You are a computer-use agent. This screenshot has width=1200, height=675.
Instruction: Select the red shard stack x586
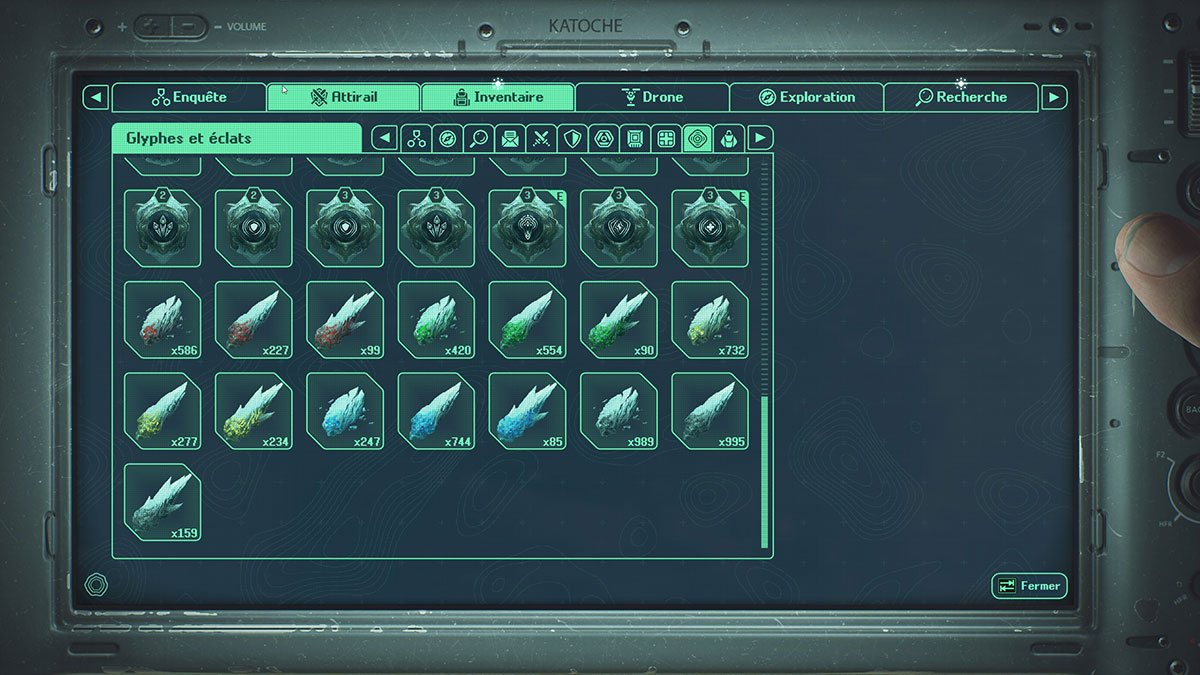pyautogui.click(x=162, y=320)
